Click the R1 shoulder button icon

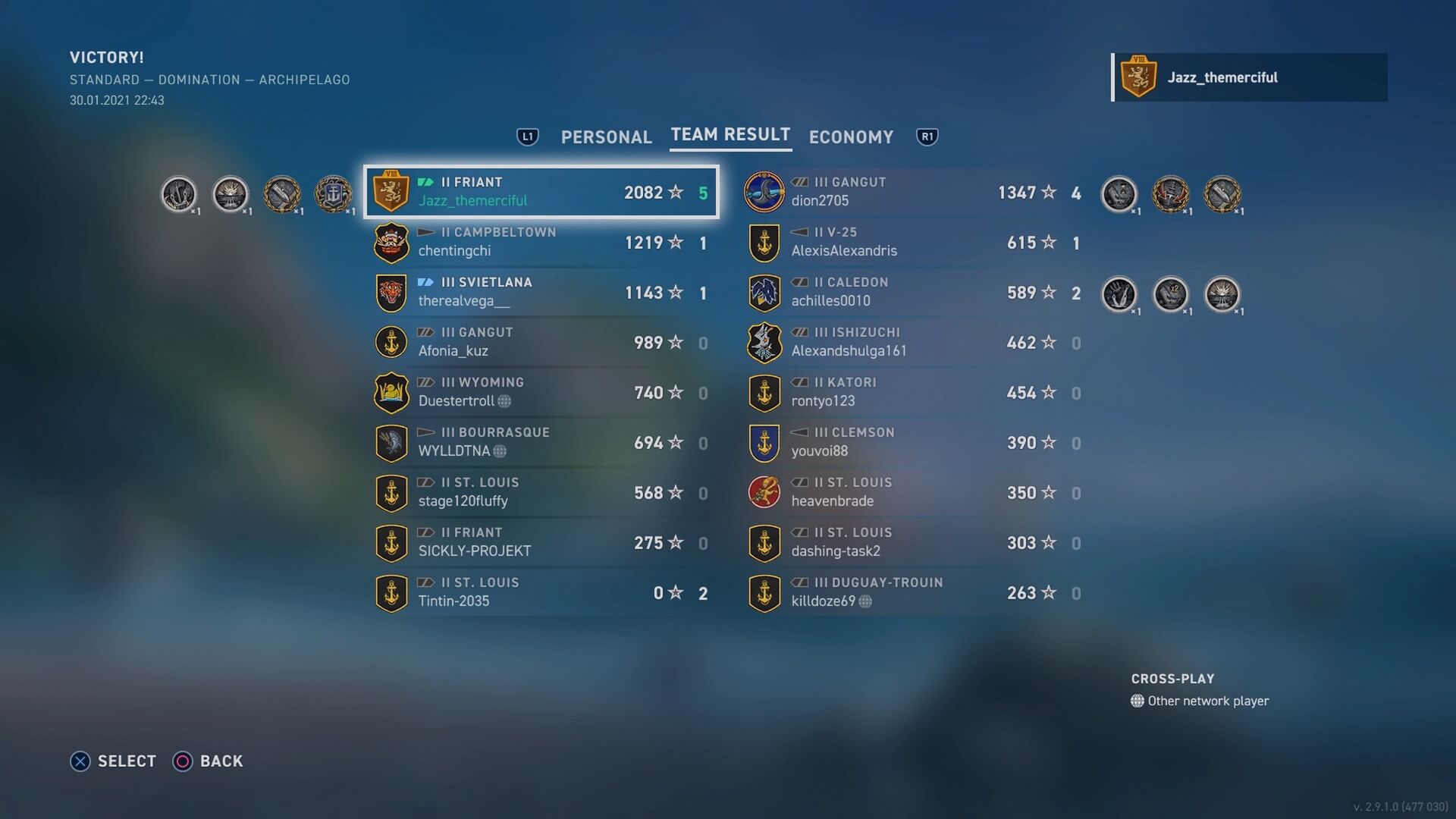(927, 136)
